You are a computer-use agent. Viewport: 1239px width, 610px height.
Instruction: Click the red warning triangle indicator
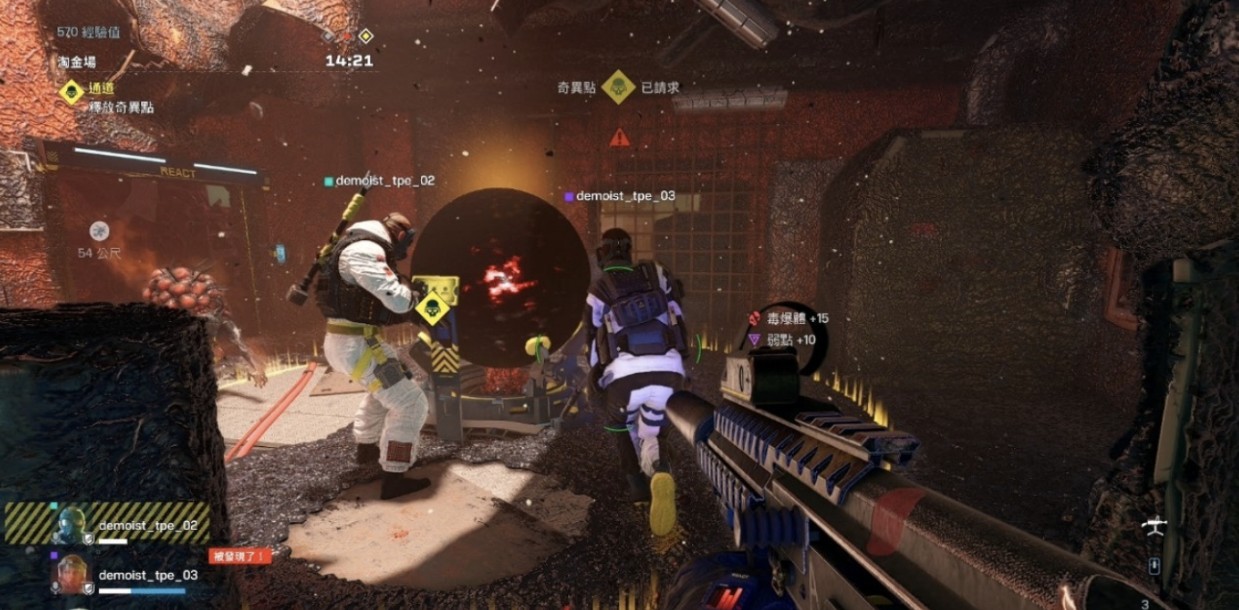click(x=620, y=137)
